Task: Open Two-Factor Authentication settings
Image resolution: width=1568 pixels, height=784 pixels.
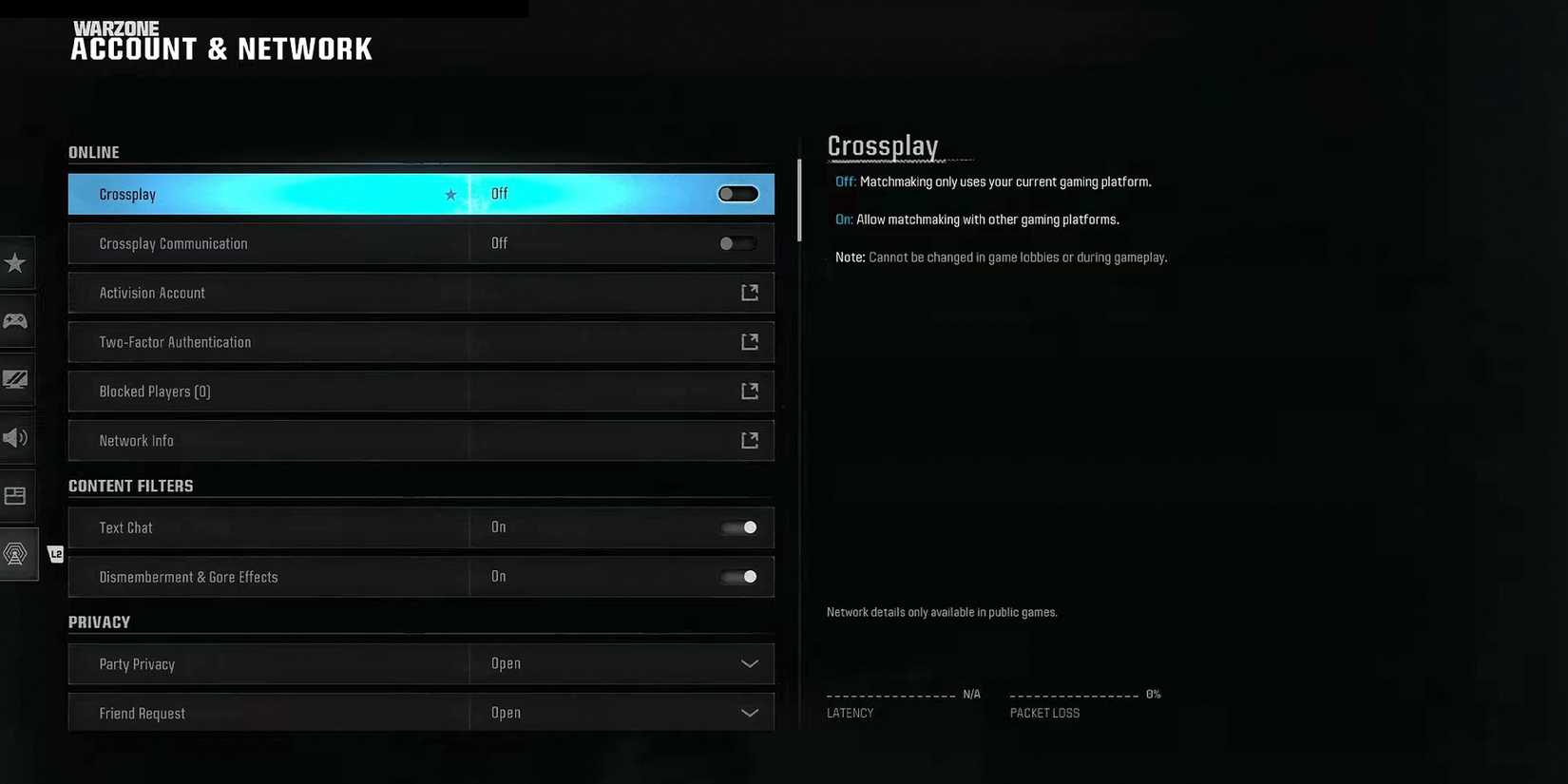Action: click(421, 341)
